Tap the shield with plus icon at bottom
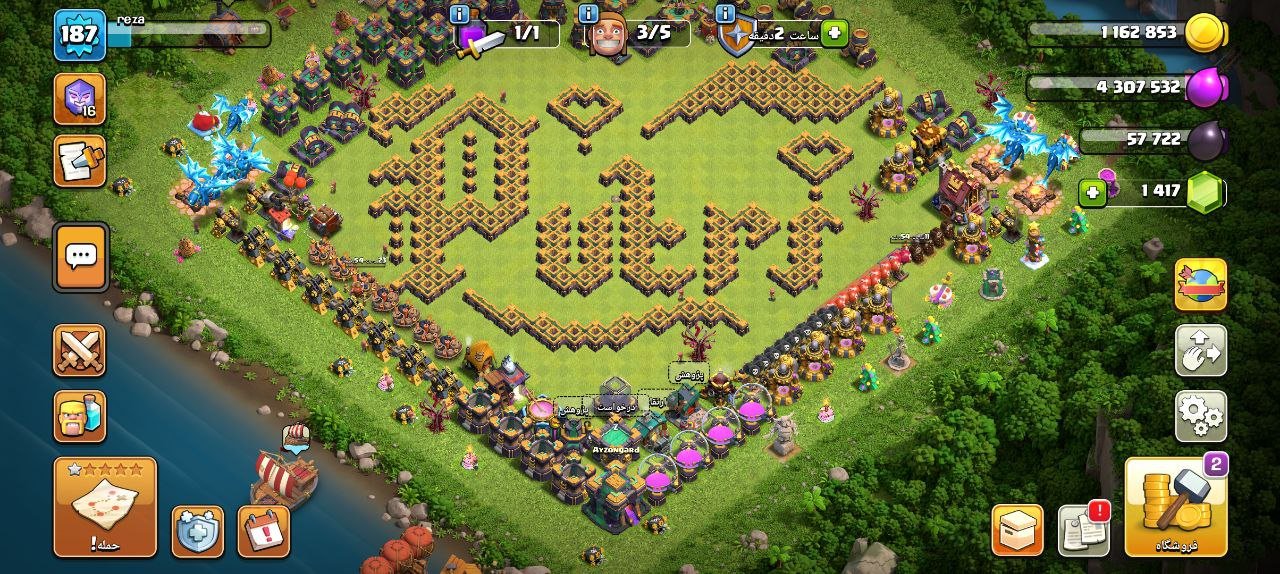 pos(197,531)
